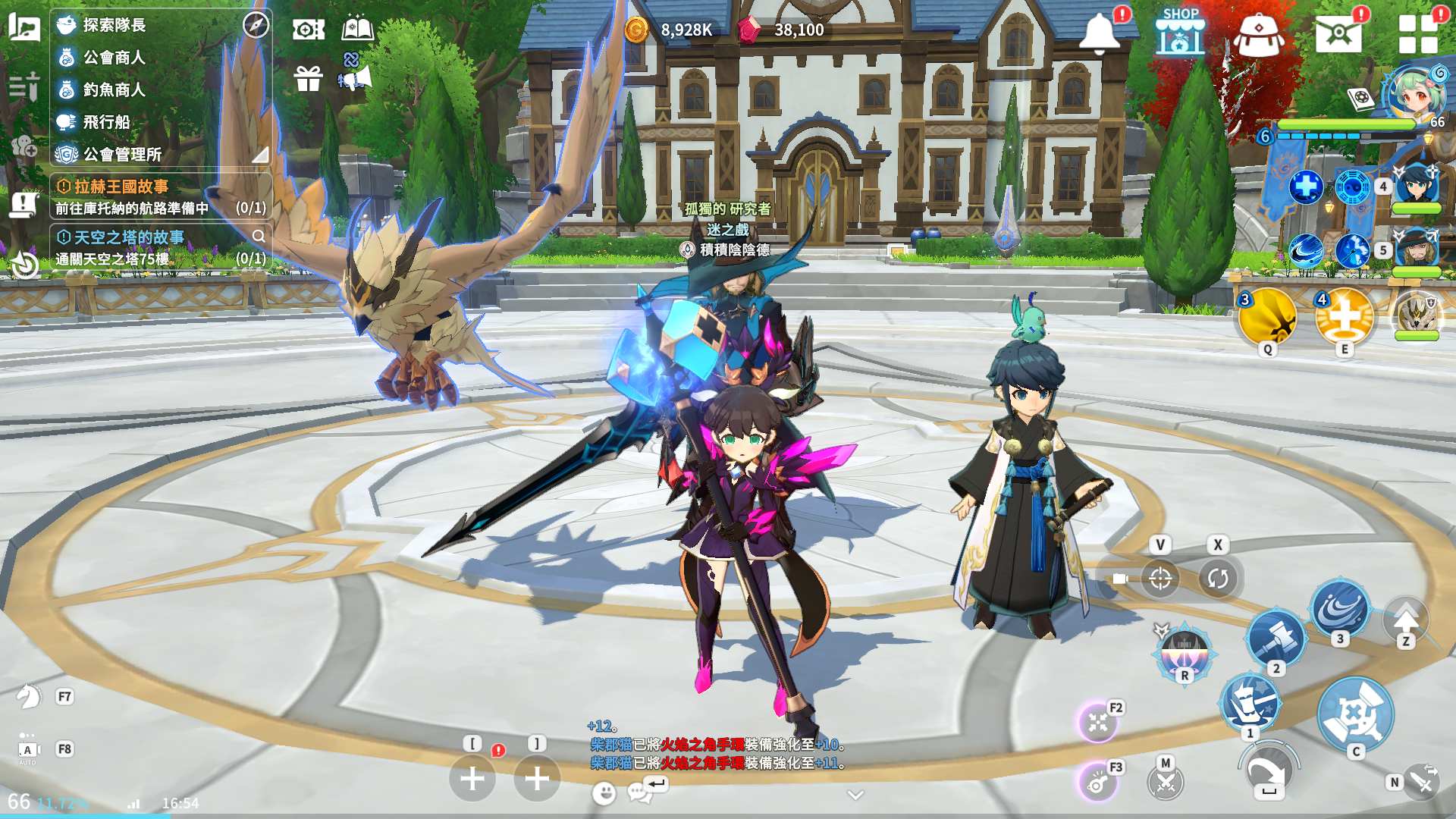Select 釣魚商人 entry
This screenshot has height=819, width=1456.
pos(114,90)
